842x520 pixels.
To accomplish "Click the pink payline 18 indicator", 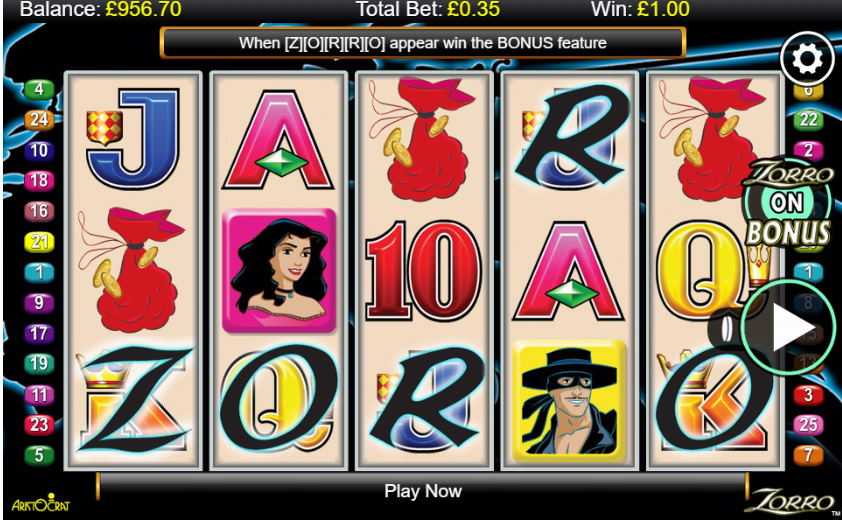I will click(x=39, y=181).
